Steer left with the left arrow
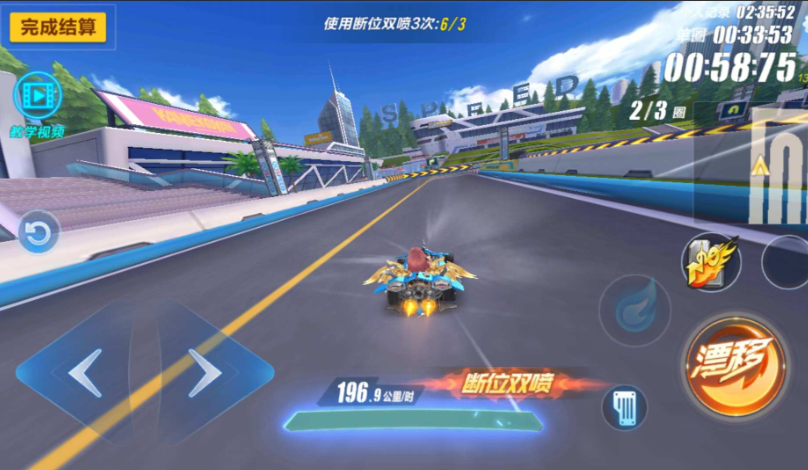Screen dimensions: 808x470 point(85,373)
